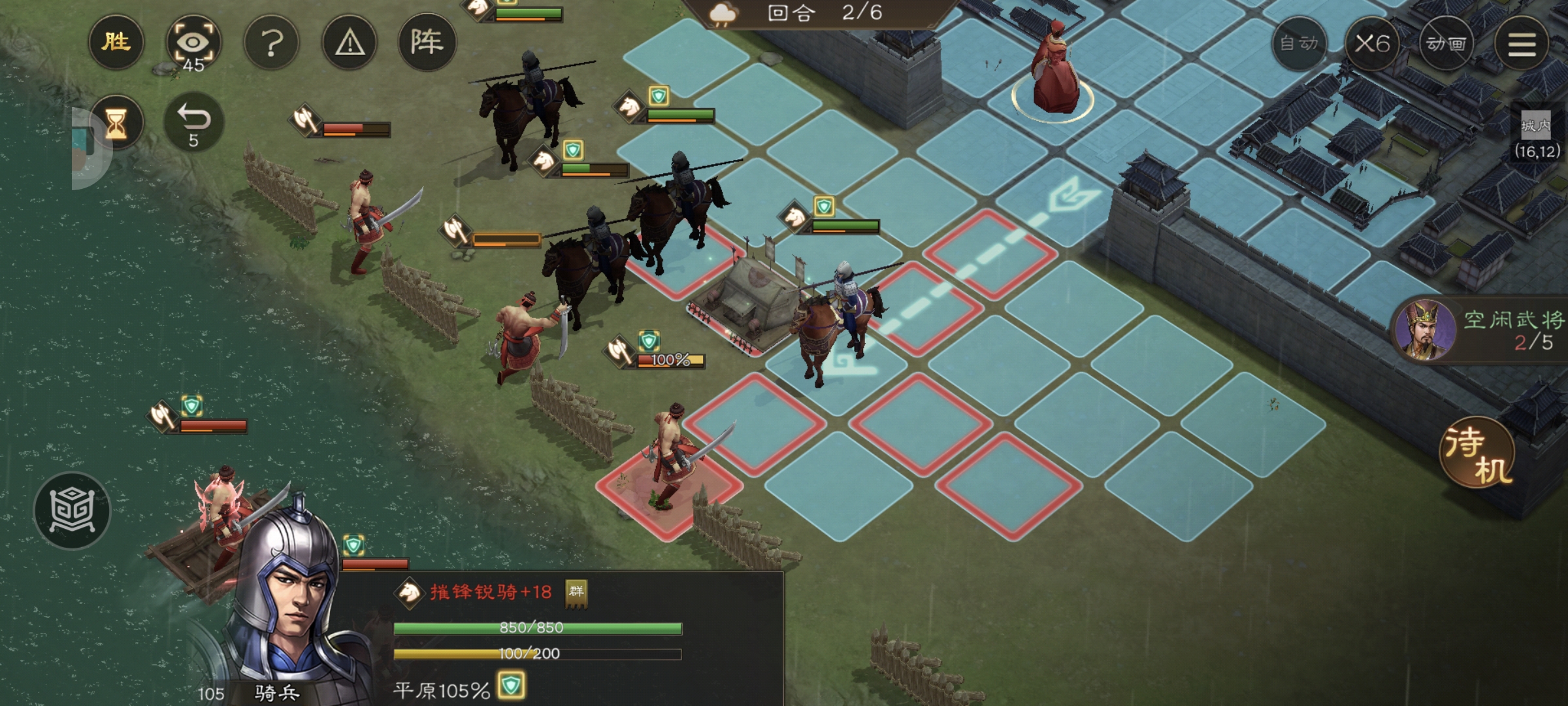This screenshot has width=1568, height=706.
Task: Click the cube grid icon button
Action: tap(72, 511)
